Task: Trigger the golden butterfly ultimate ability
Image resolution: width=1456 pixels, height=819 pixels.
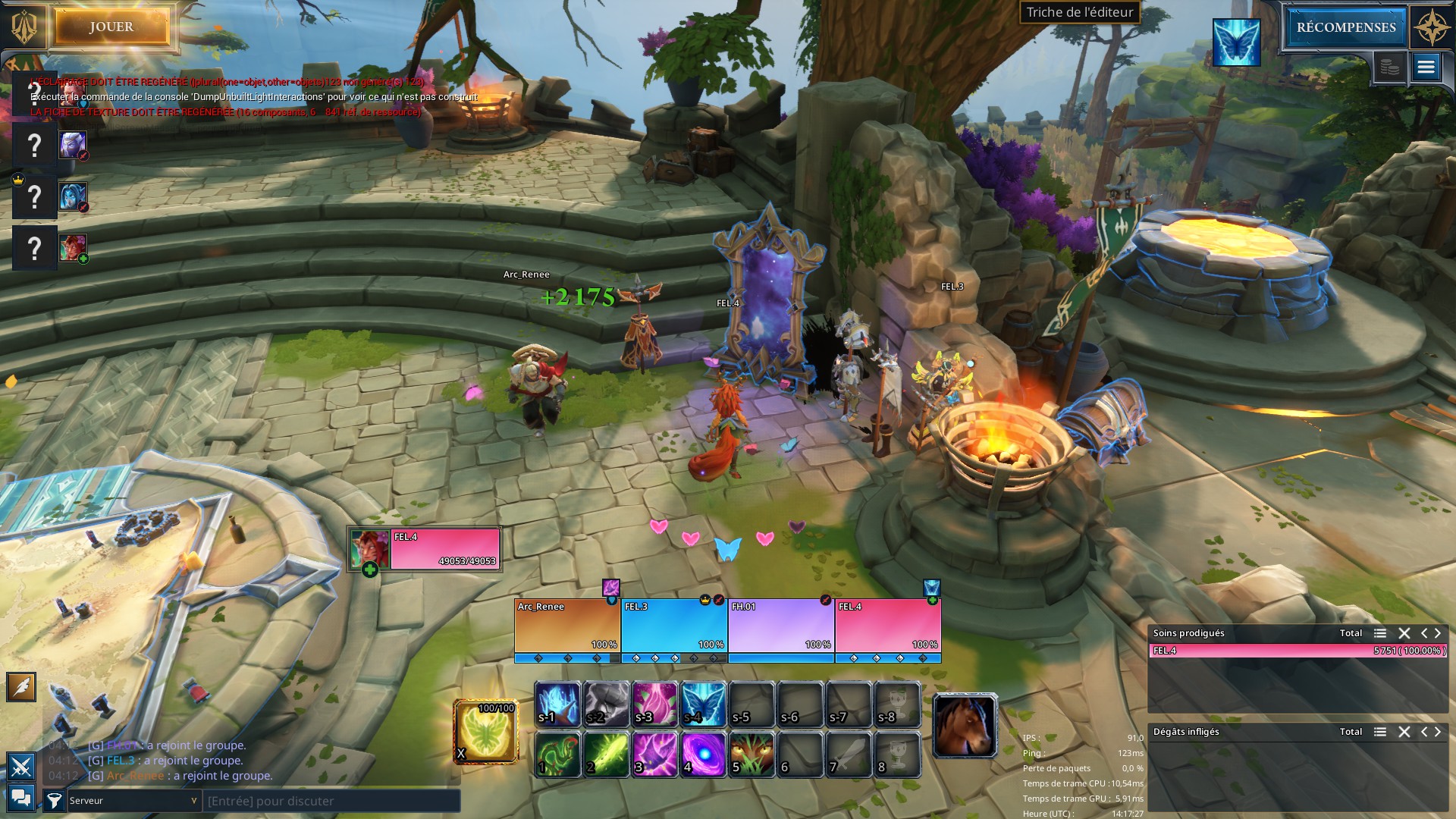Action: (x=486, y=731)
